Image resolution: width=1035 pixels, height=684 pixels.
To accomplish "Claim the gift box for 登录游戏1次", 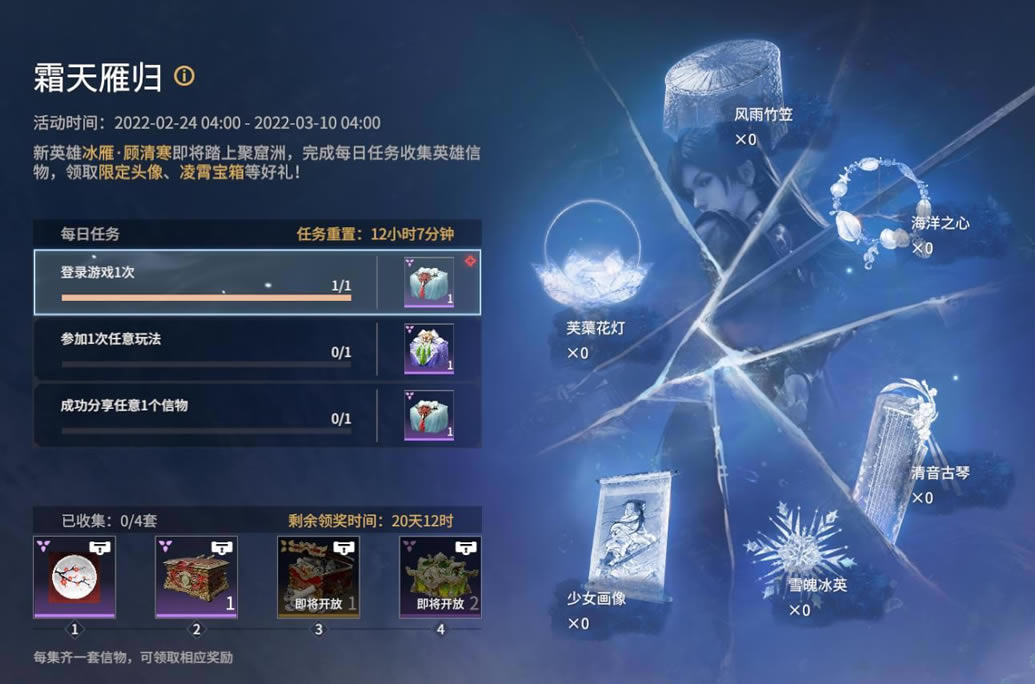I will click(429, 282).
